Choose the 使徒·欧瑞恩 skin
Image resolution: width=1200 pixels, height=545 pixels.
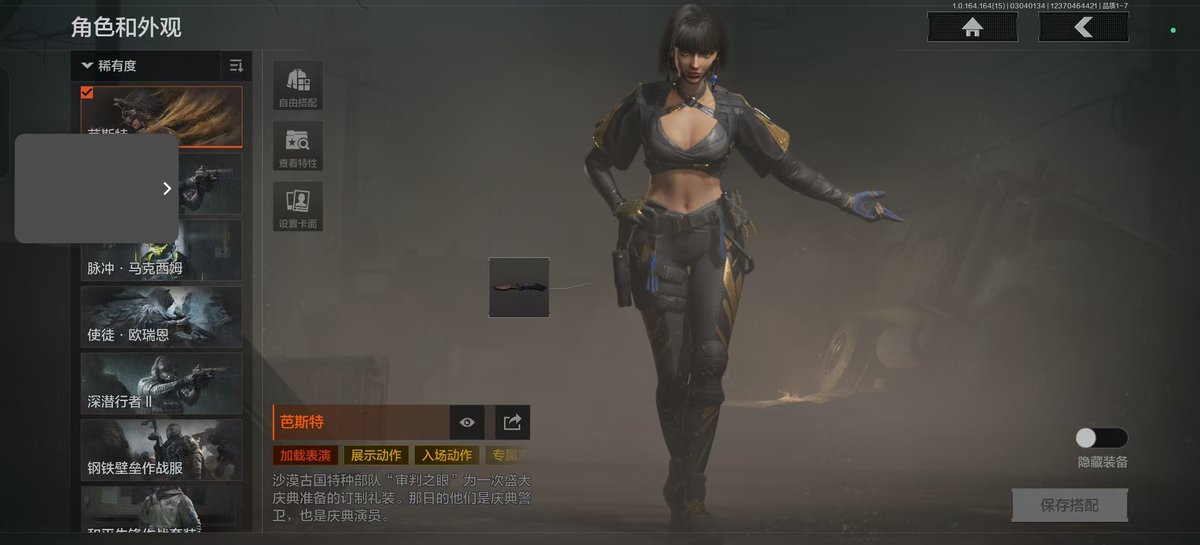(161, 317)
